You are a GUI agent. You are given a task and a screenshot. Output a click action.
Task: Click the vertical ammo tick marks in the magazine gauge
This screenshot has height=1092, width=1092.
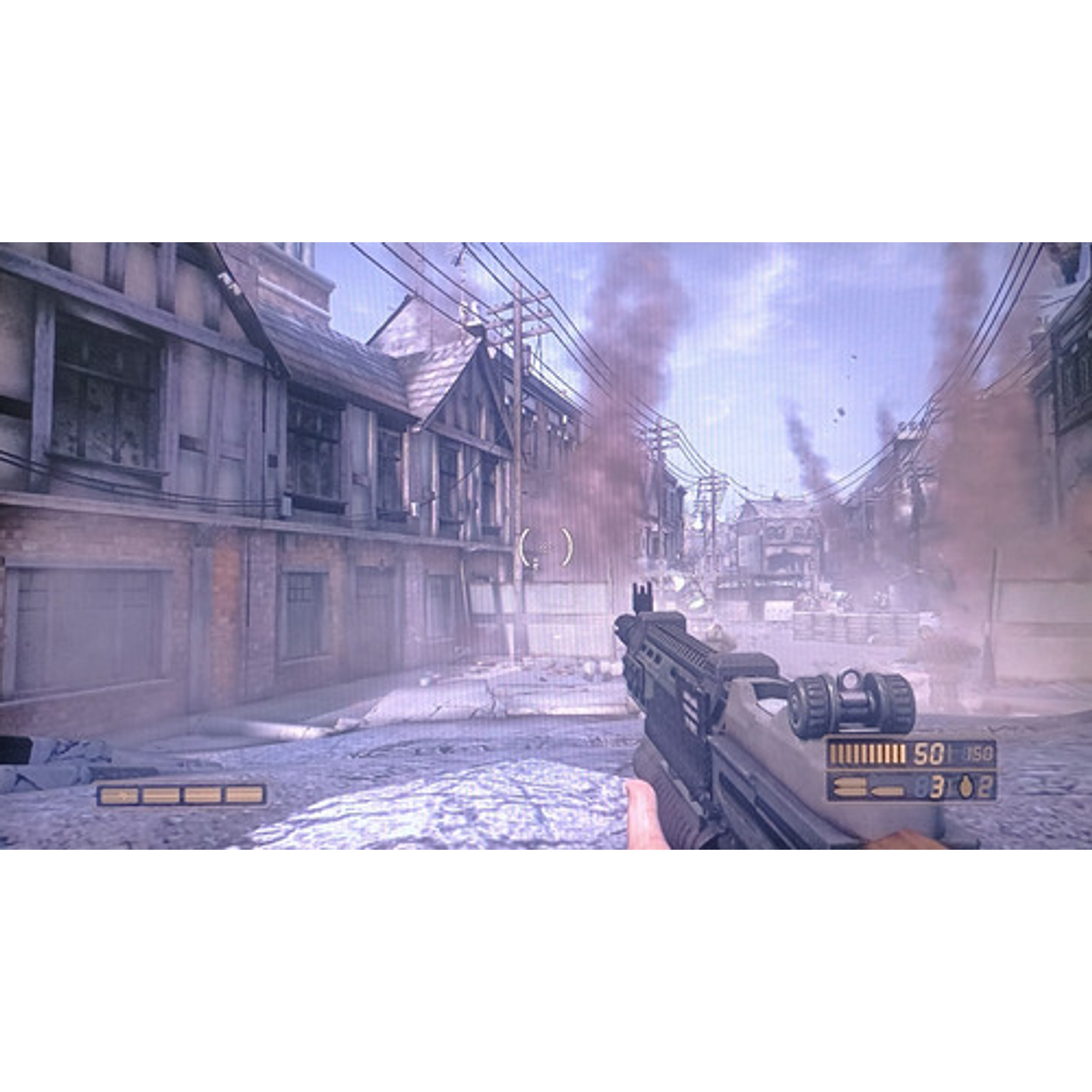point(866,753)
